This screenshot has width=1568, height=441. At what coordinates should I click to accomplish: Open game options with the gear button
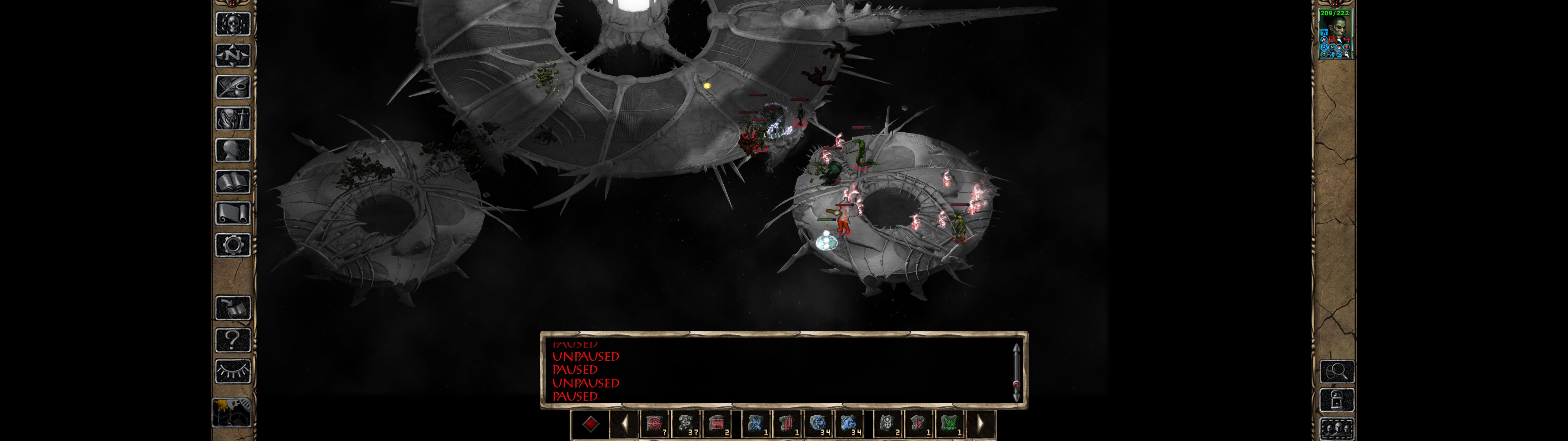[x=233, y=245]
